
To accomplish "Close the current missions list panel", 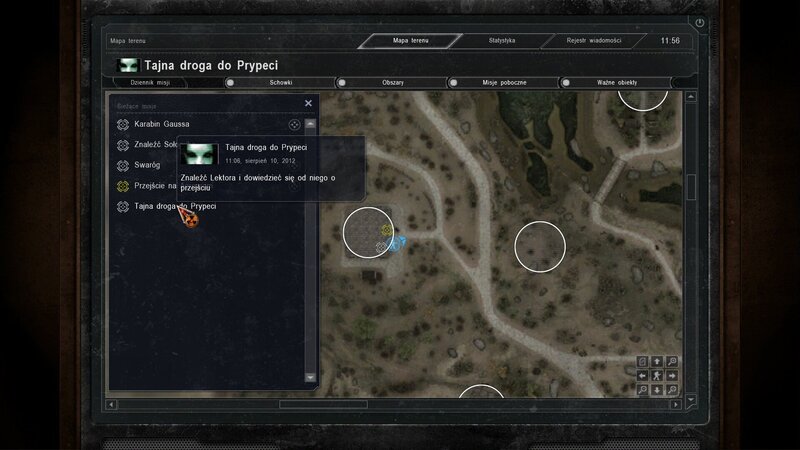I will tap(308, 103).
